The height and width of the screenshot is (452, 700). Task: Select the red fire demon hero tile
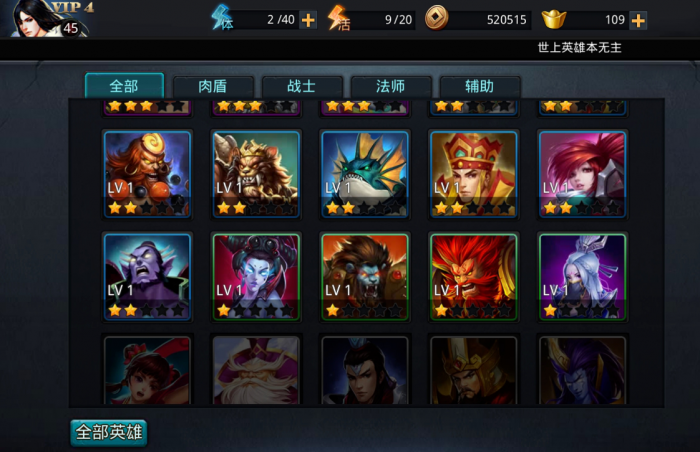pyautogui.click(x=473, y=276)
